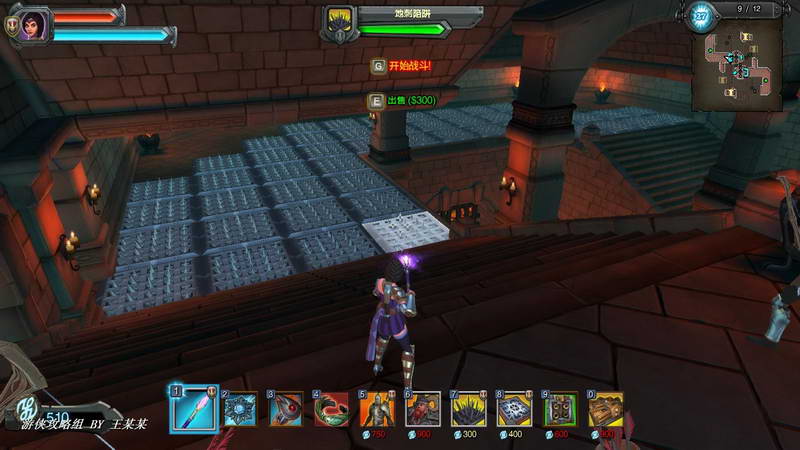Select the red clawed trinket in slot 3
The image size is (800, 450).
(286, 409)
